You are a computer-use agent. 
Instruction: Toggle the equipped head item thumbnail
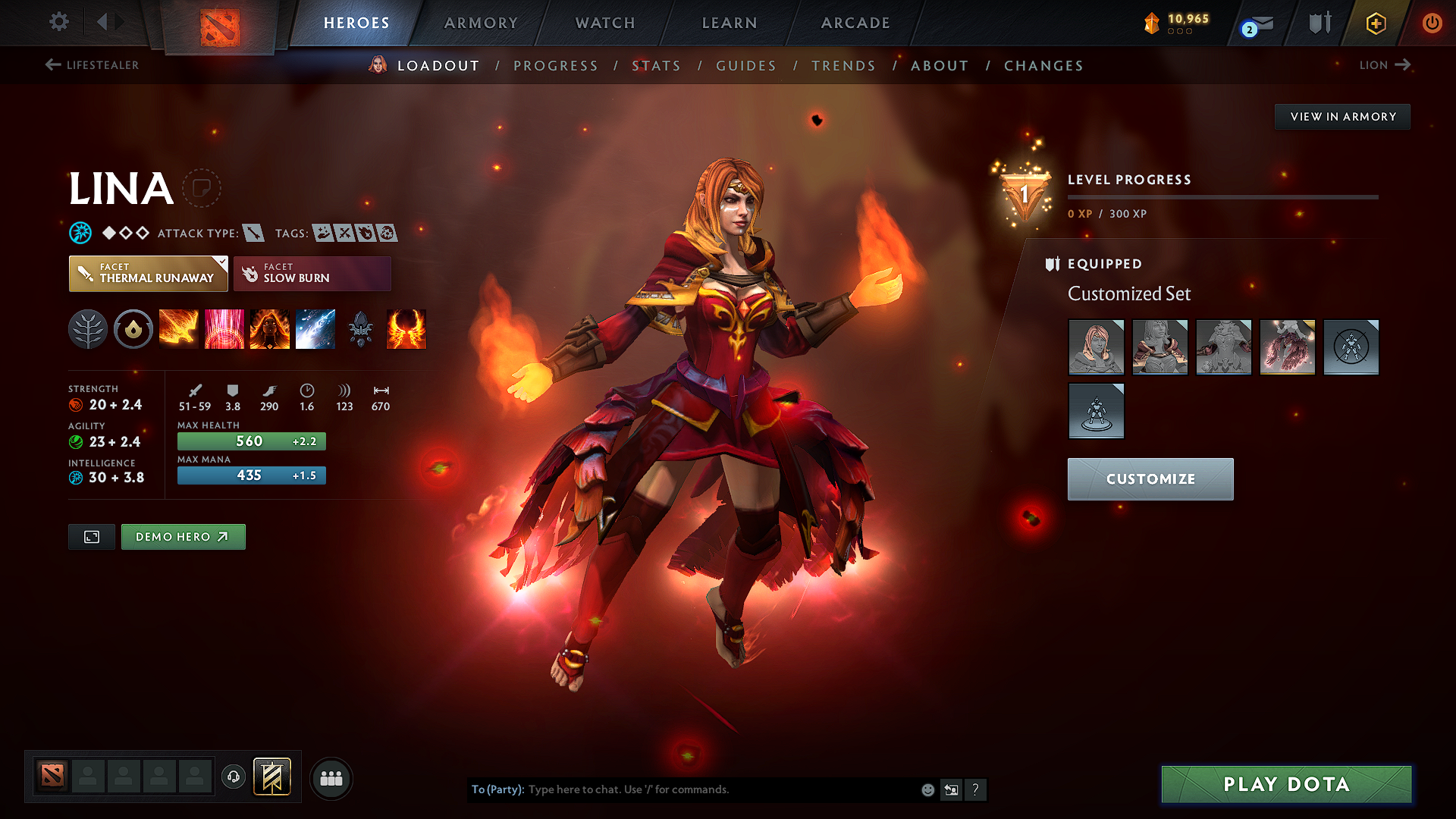click(1097, 347)
